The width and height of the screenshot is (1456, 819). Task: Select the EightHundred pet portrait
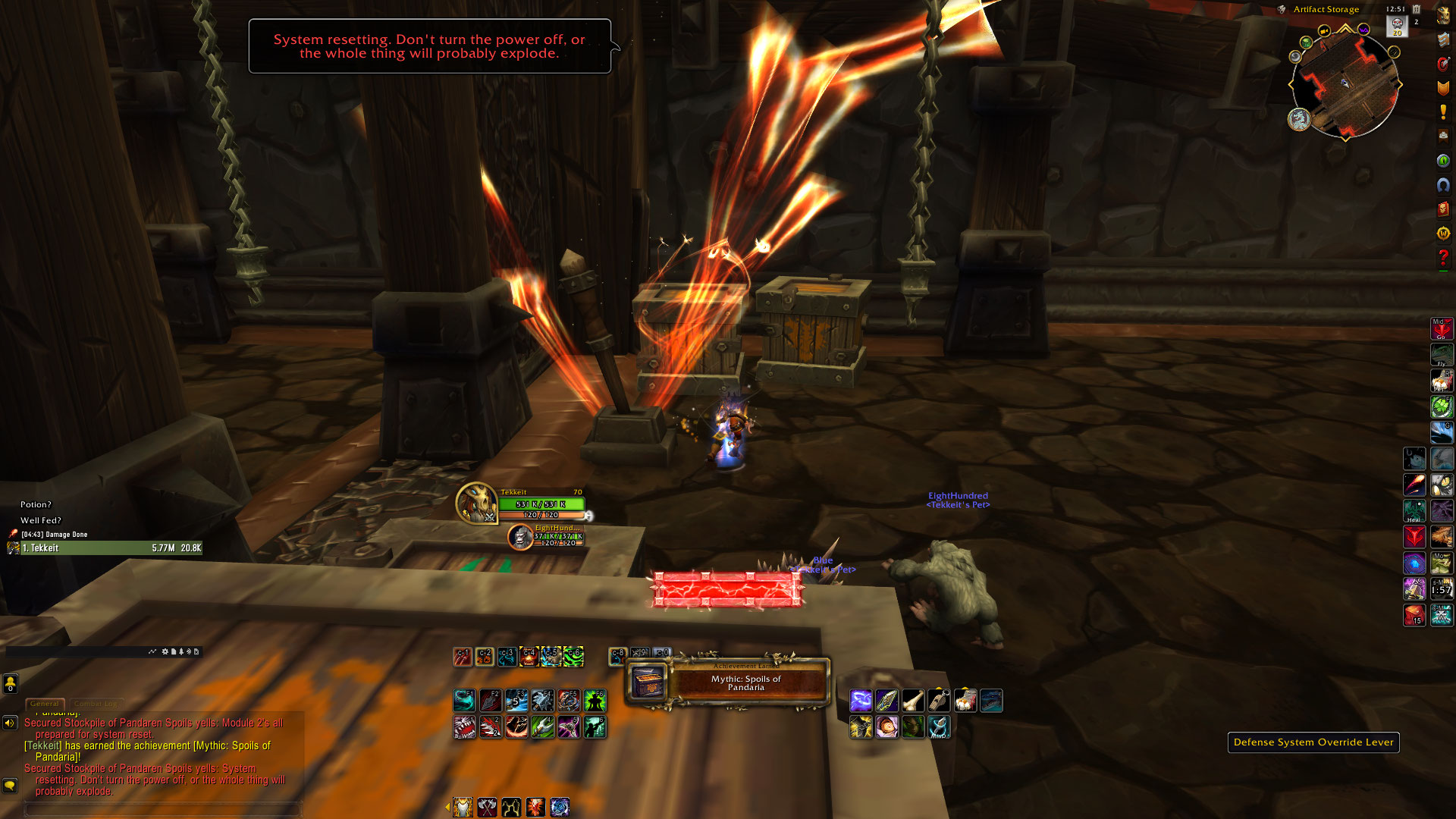pyautogui.click(x=520, y=536)
